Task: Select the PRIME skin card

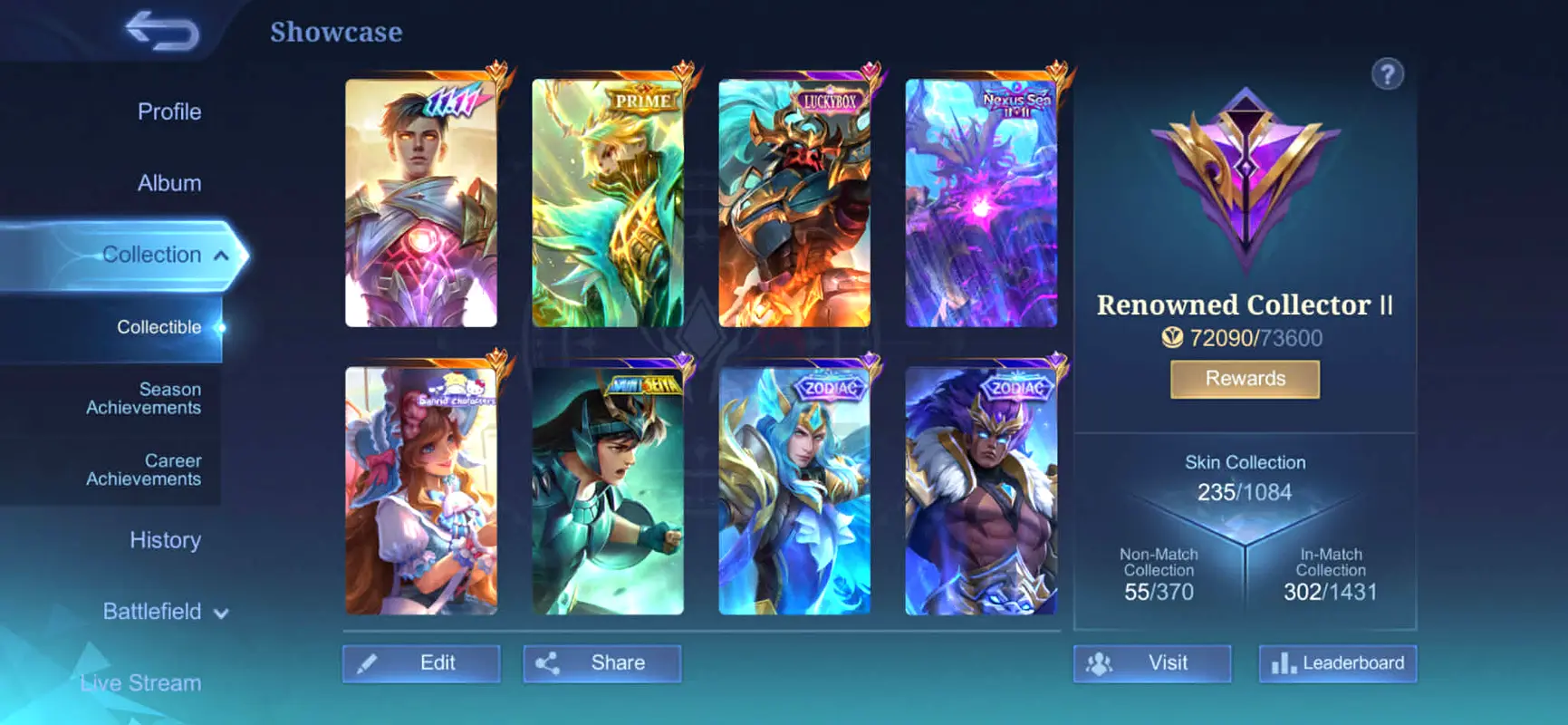Action: pos(608,203)
